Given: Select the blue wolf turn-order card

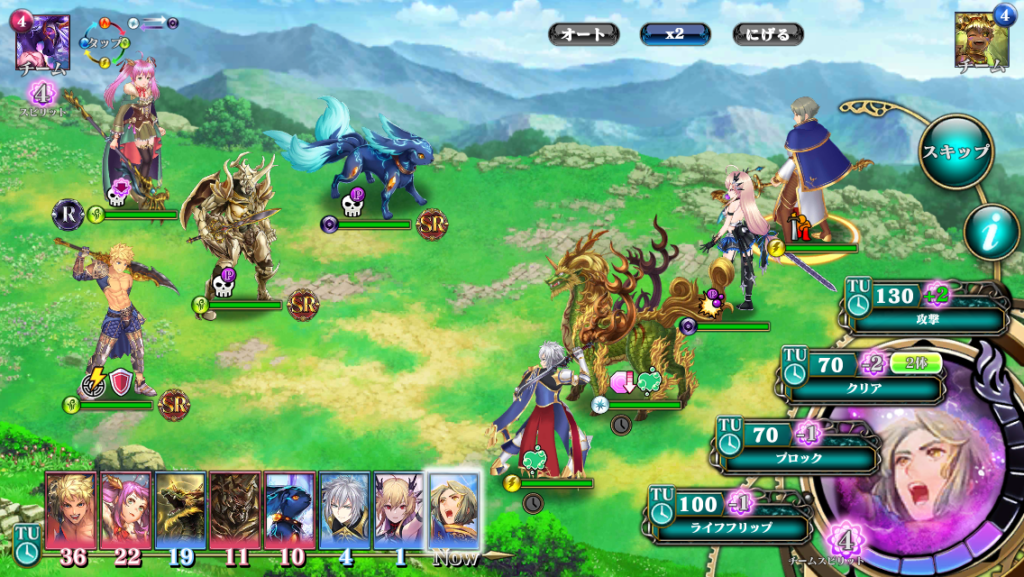Looking at the screenshot, I should (290, 510).
